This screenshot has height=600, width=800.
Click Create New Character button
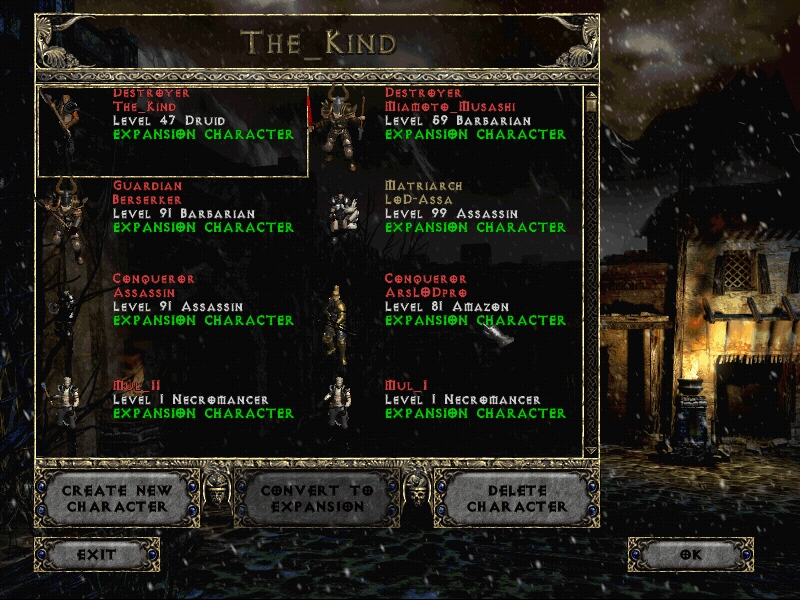116,498
